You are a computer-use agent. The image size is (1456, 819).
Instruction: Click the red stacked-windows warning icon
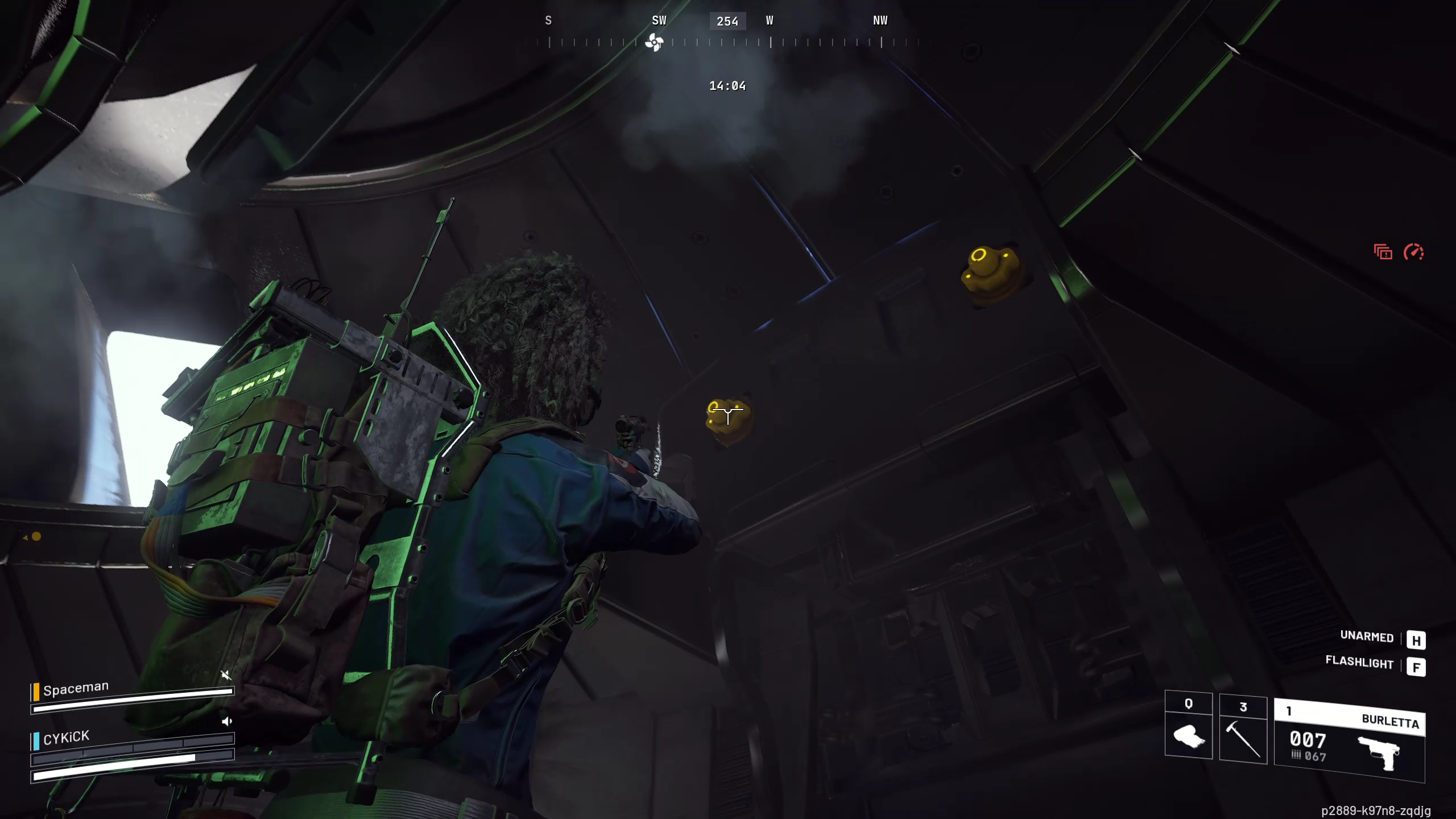coord(1383,252)
